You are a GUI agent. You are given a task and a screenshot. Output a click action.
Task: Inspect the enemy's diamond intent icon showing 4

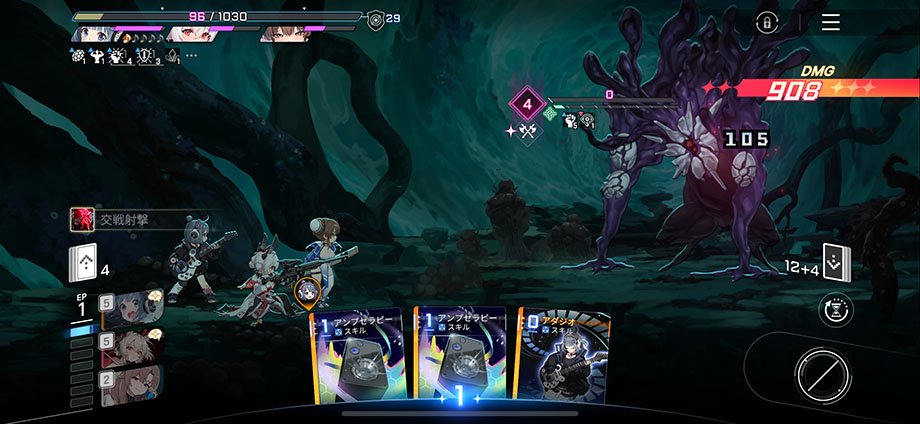(526, 102)
